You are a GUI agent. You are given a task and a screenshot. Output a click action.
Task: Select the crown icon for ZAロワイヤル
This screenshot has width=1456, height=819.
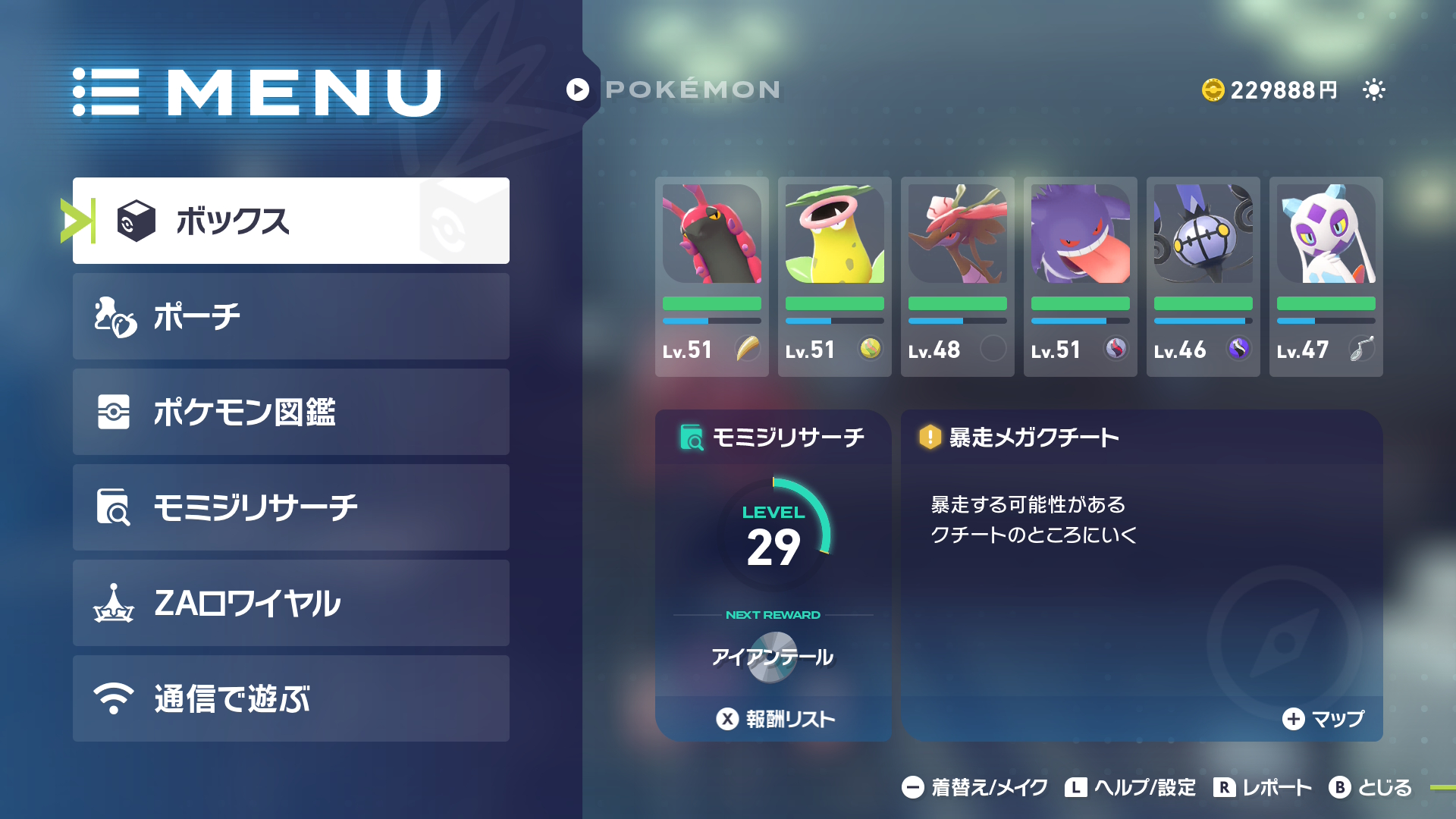pos(111,603)
